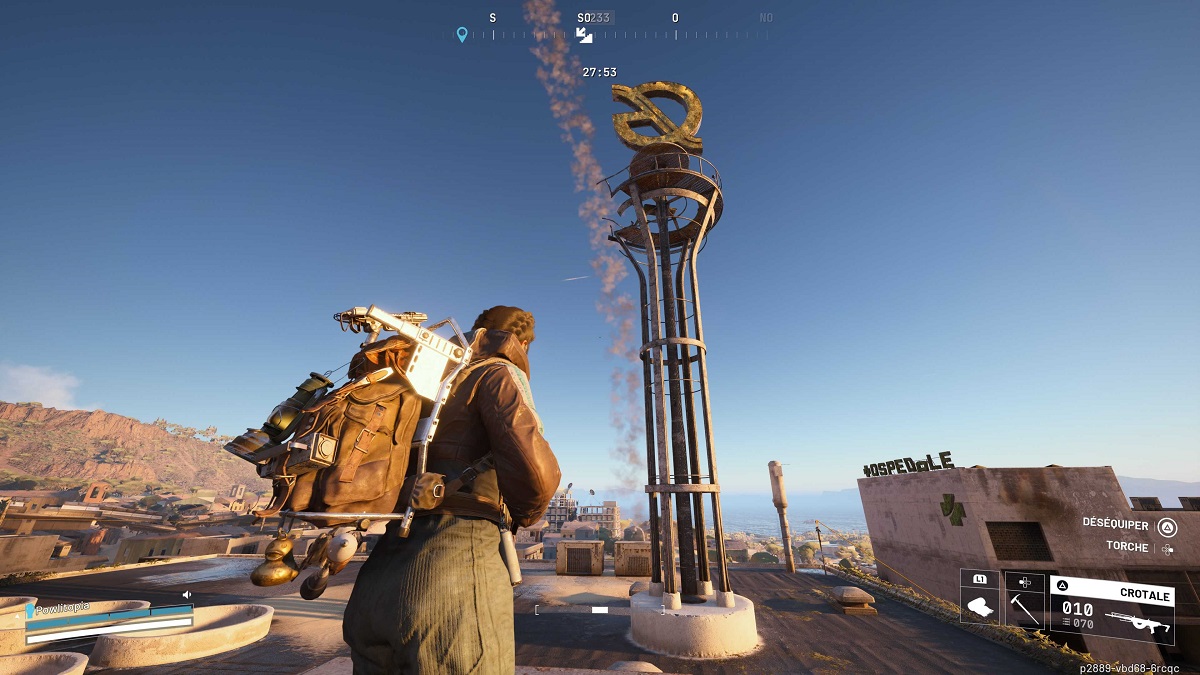Viewport: 1200px width, 675px height.
Task: Select the Powlitopia player name tag
Action: pos(64,607)
